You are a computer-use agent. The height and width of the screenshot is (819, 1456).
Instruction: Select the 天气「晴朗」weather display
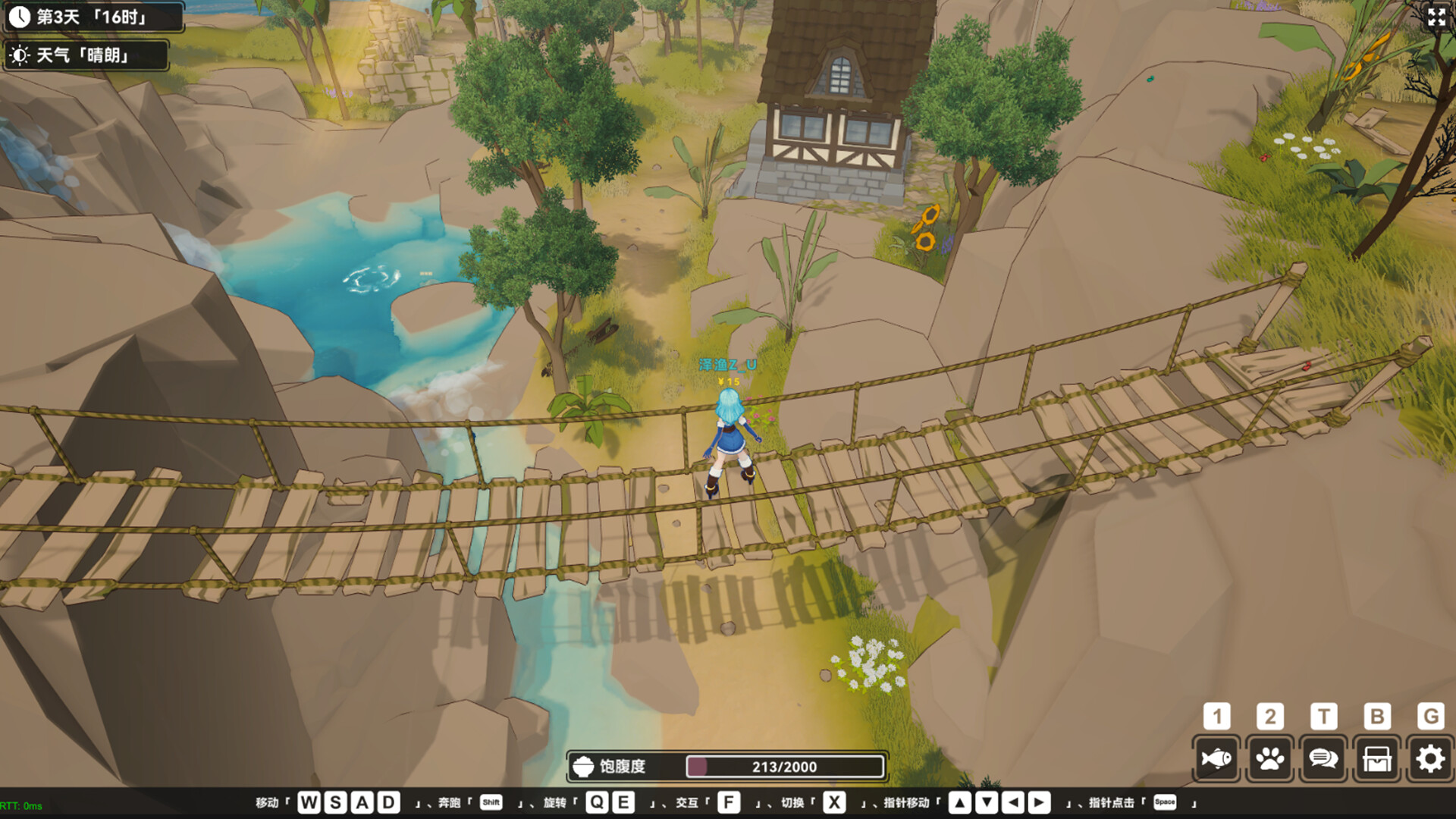[x=83, y=55]
